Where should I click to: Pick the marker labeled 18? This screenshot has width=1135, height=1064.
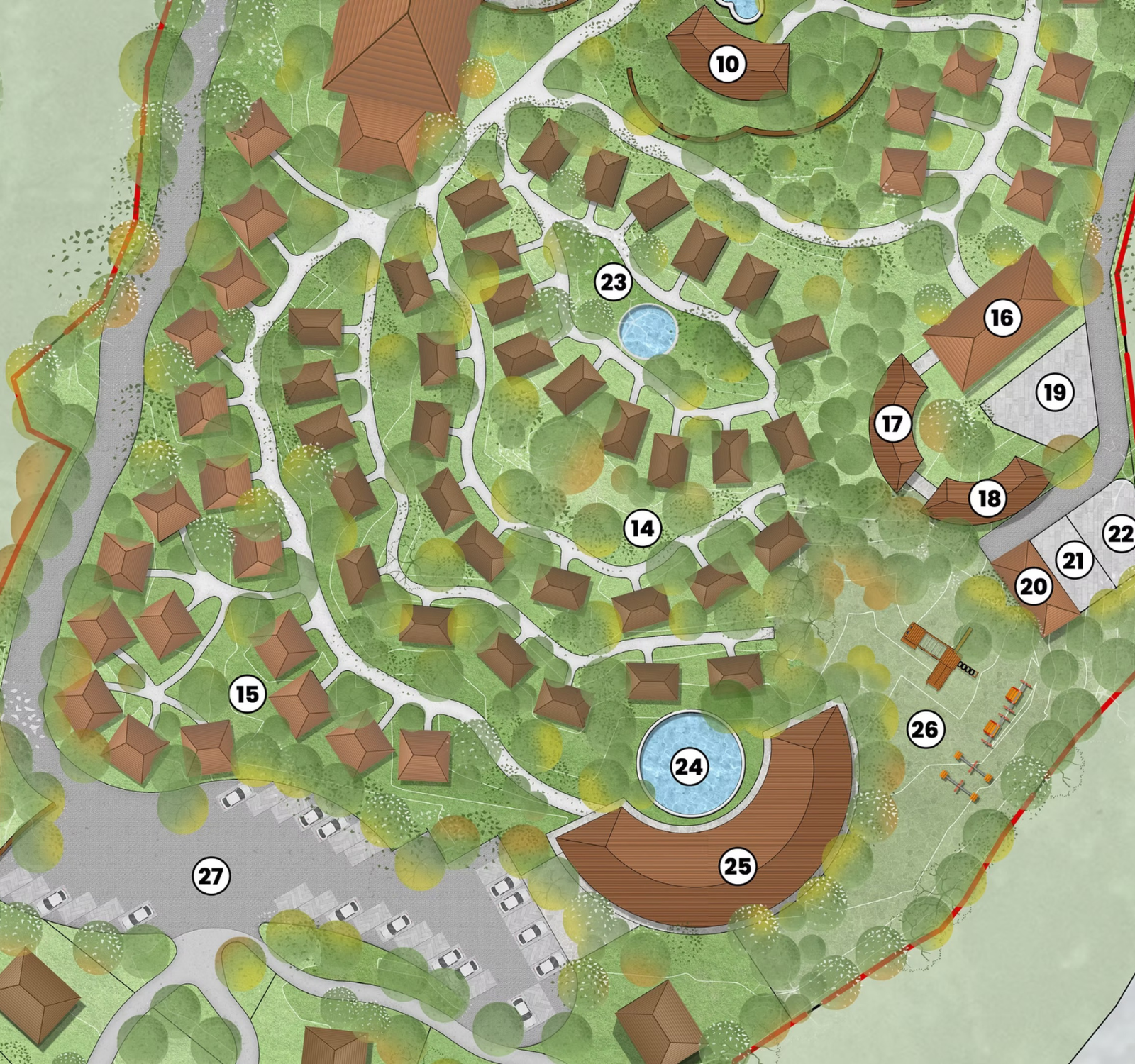click(989, 499)
